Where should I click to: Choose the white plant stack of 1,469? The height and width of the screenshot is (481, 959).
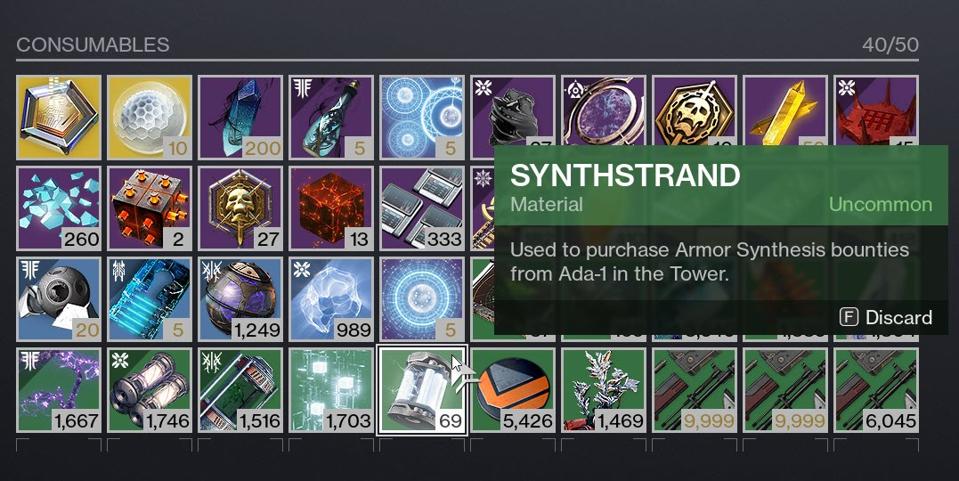tap(604, 390)
